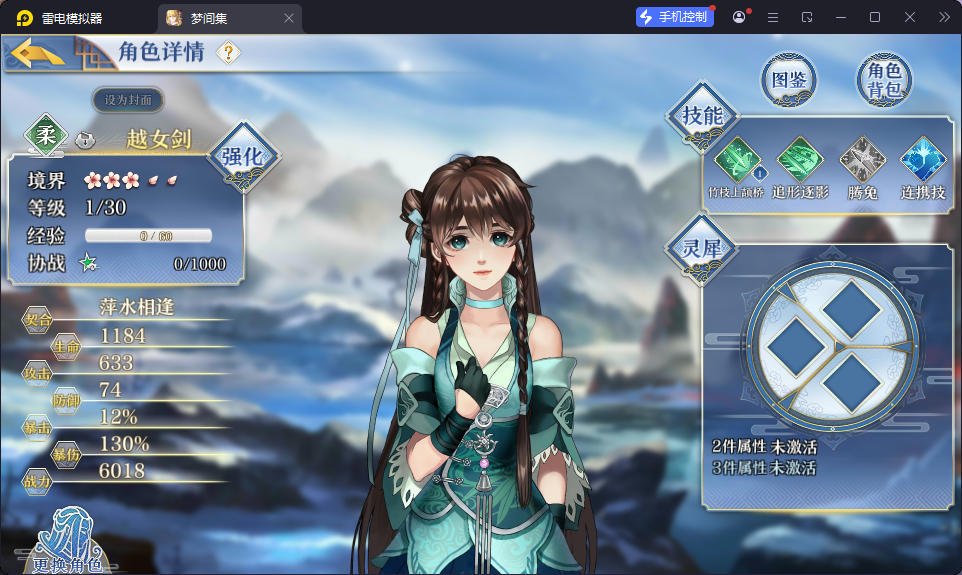Close the 梦间集 emulator tab
Screen dimensions: 962x575
(x=289, y=18)
